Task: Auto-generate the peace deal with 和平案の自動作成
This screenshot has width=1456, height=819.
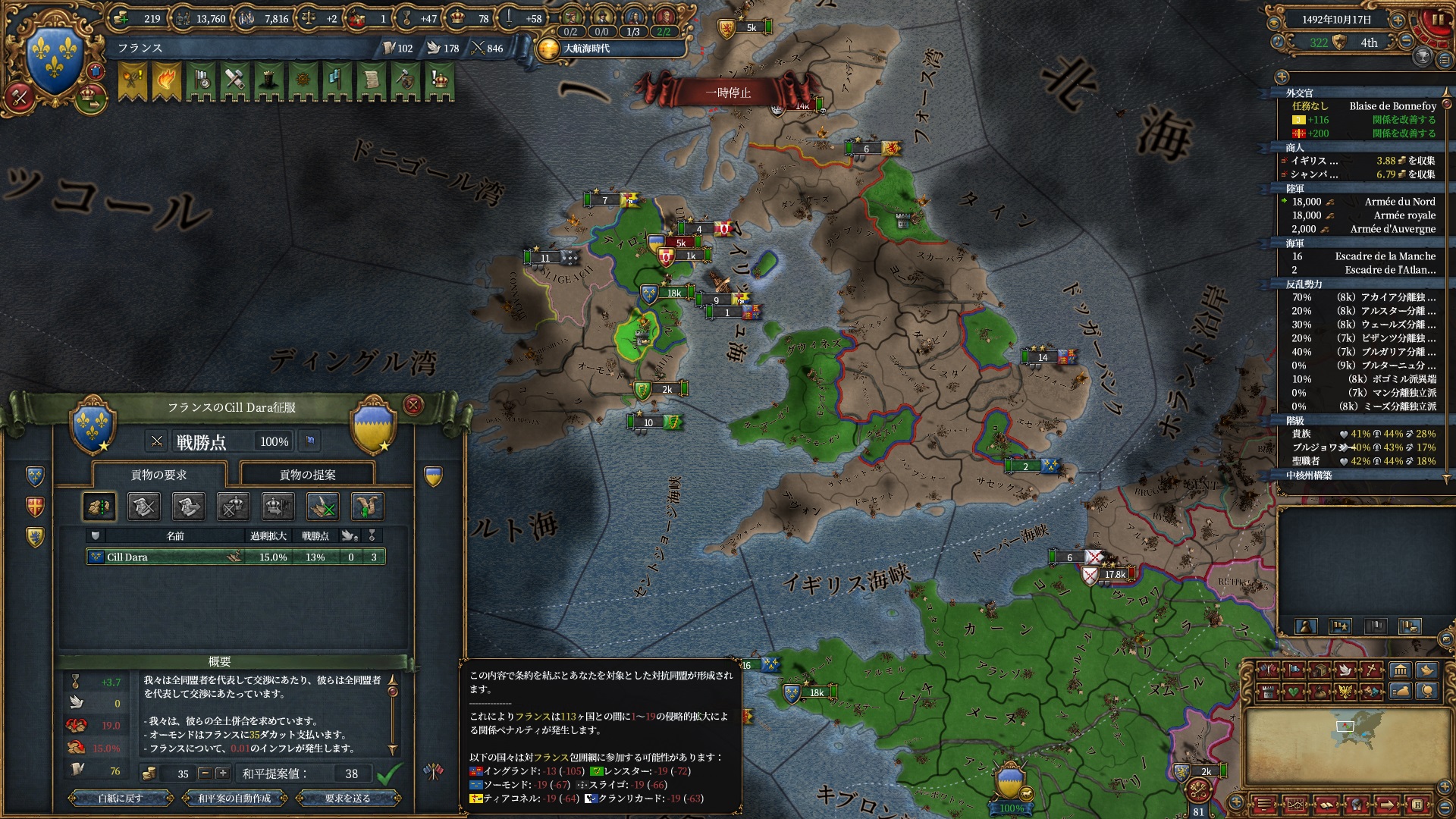Action: coord(234,798)
